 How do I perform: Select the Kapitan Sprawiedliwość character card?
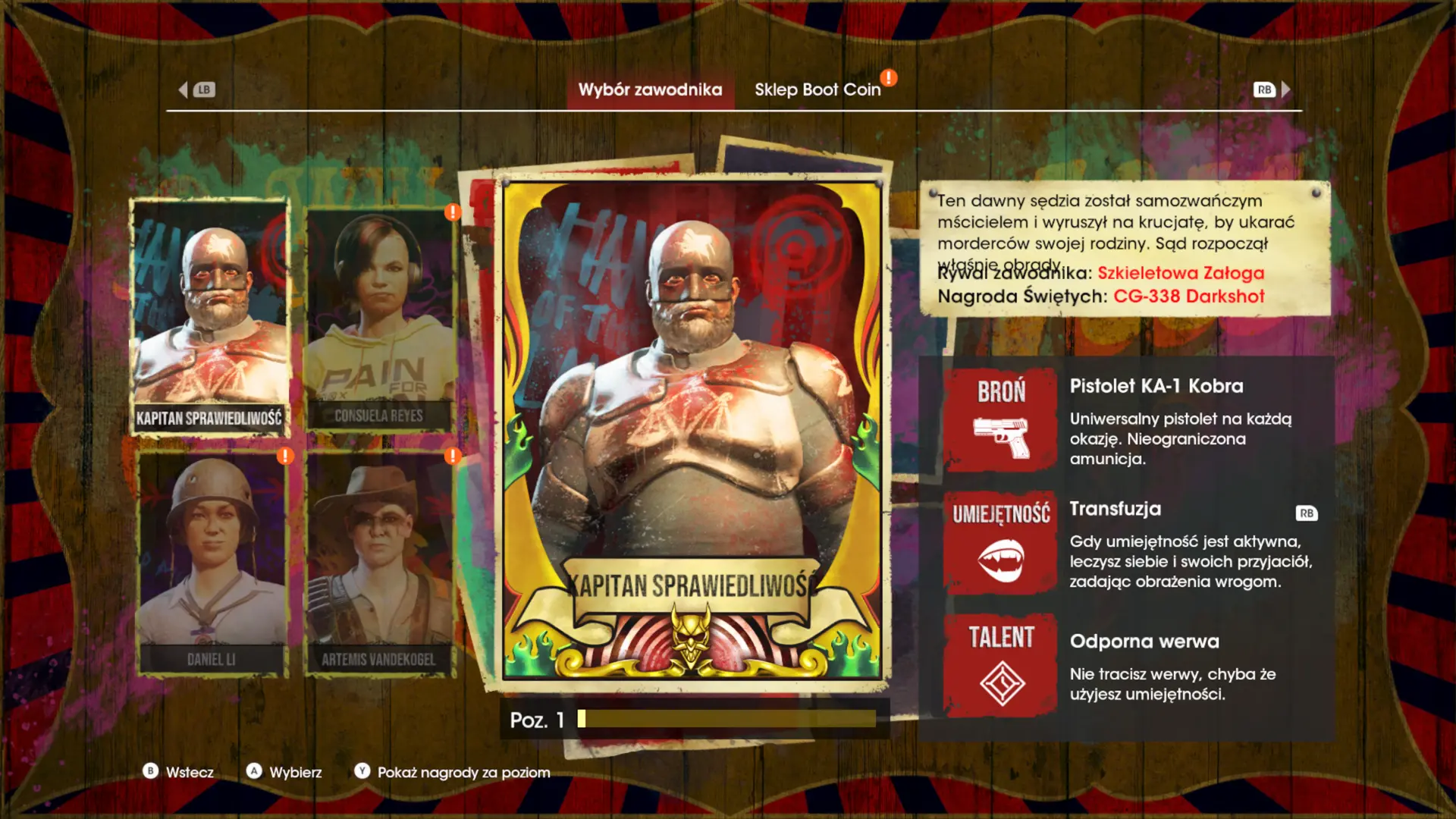coord(209,317)
